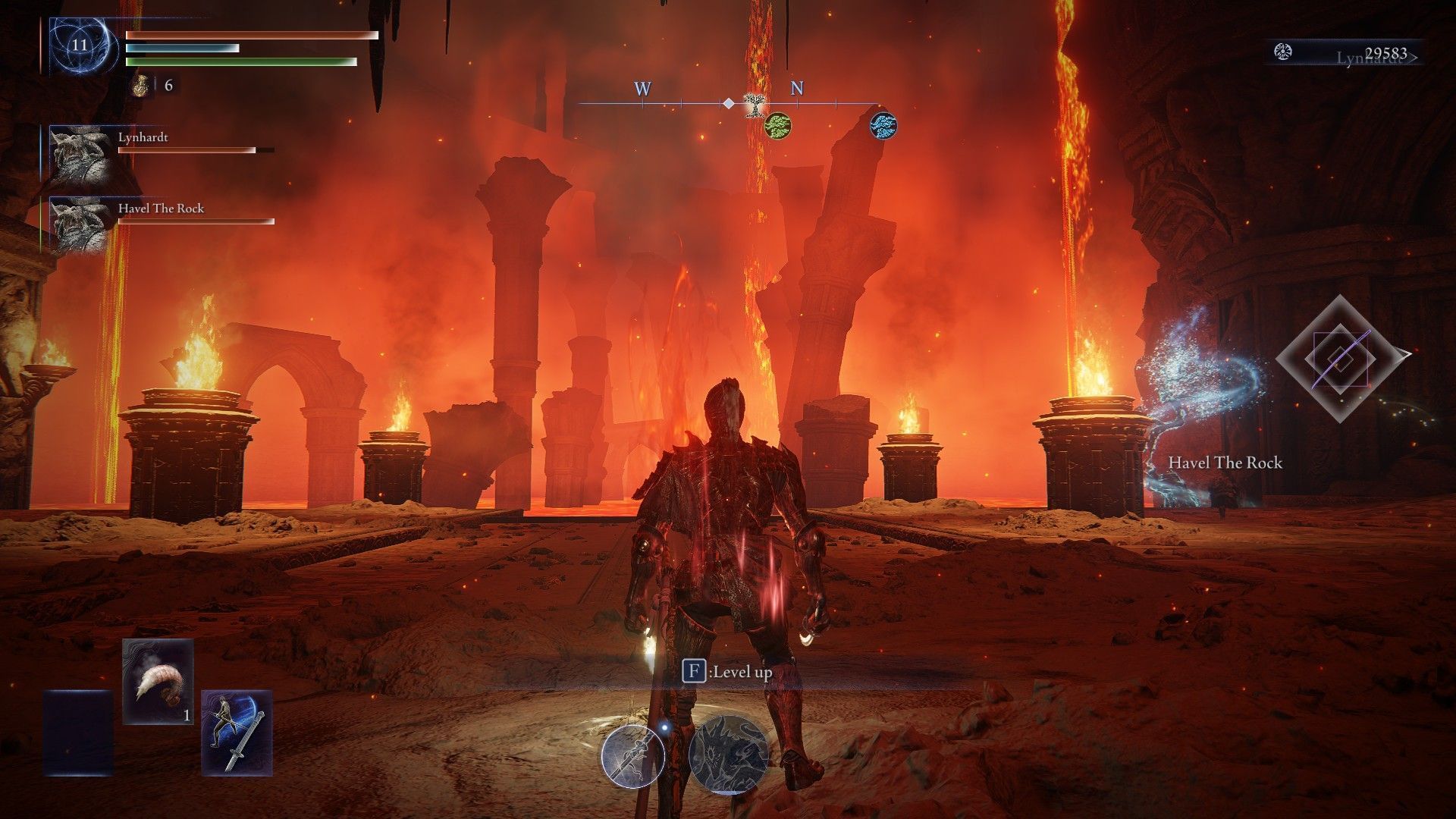Screen dimensions: 1456x819
Task: Select the equipped sword weapon slot
Action: [237, 733]
